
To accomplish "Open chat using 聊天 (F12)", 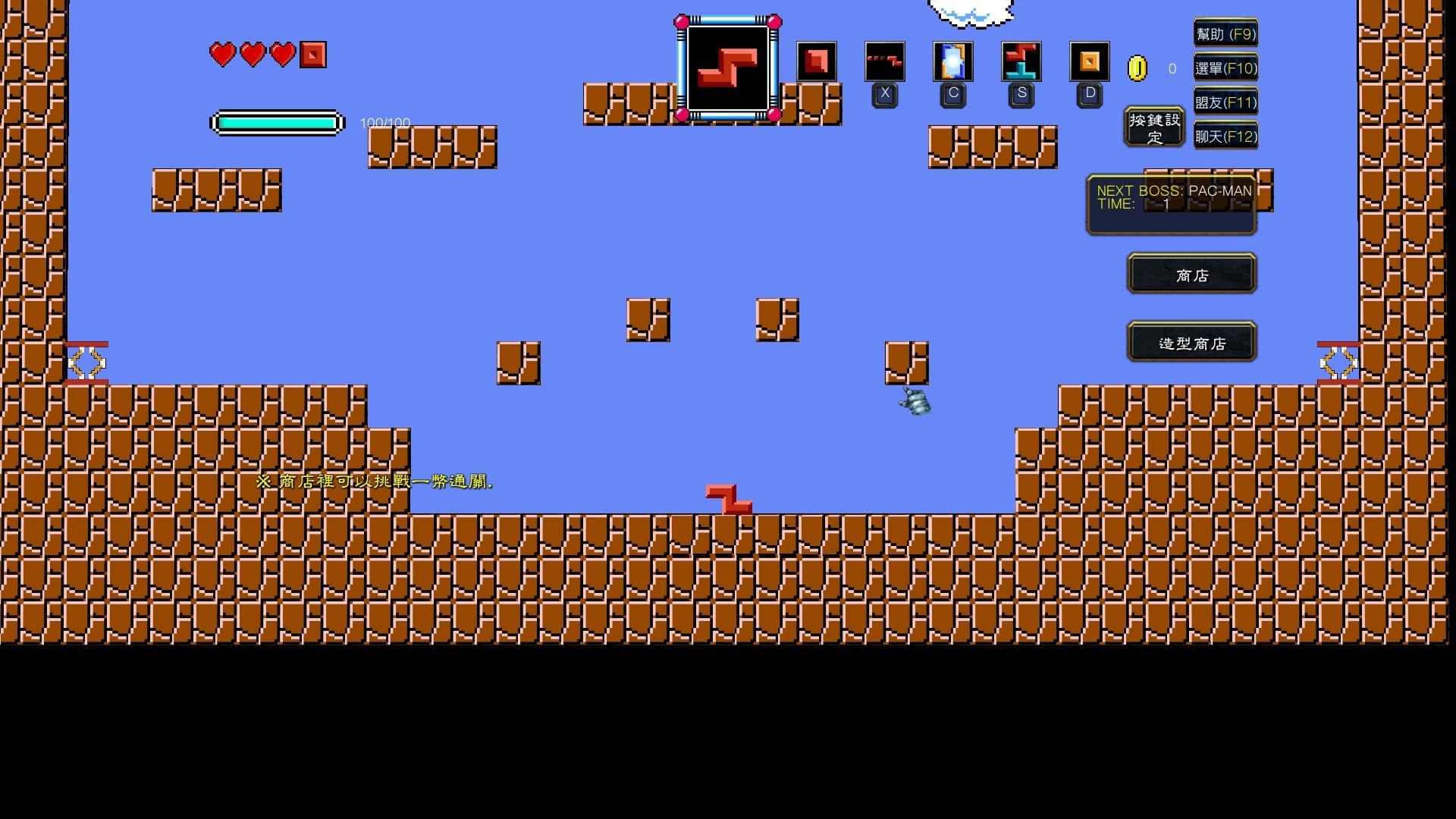I will pos(1225,136).
